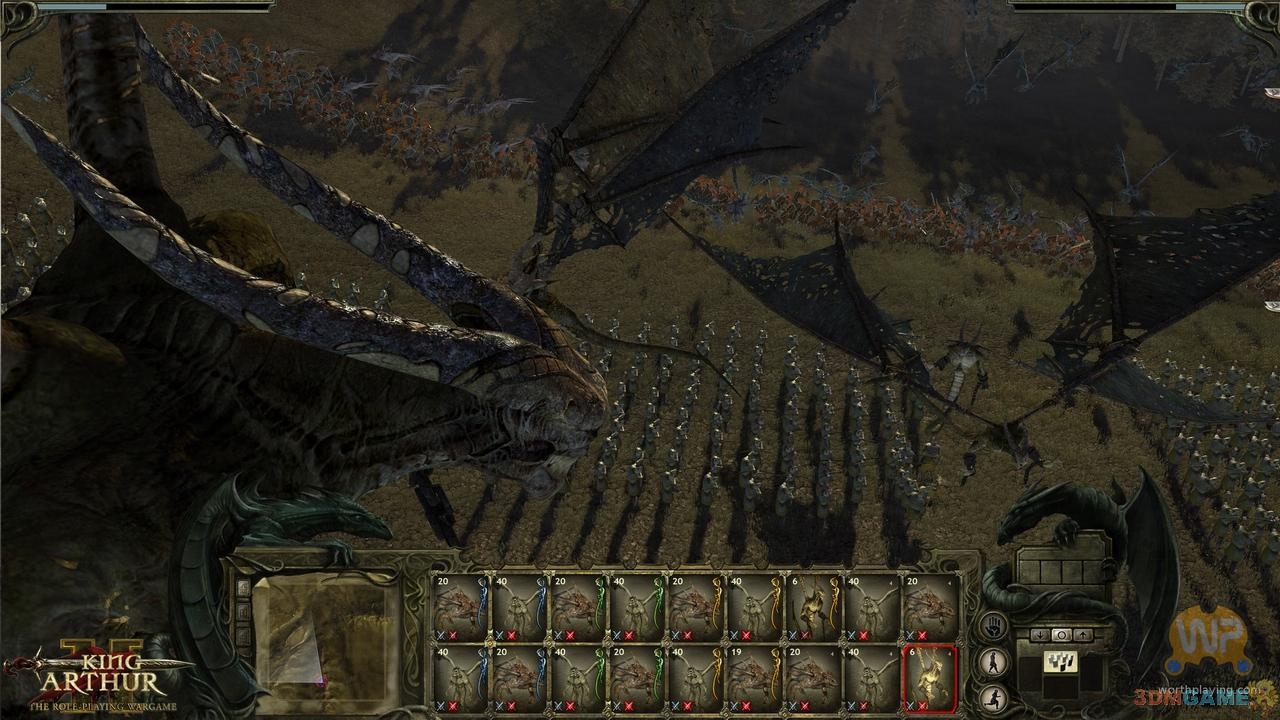This screenshot has height=720, width=1280.
Task: Set units to walking pace
Action: pos(992,661)
